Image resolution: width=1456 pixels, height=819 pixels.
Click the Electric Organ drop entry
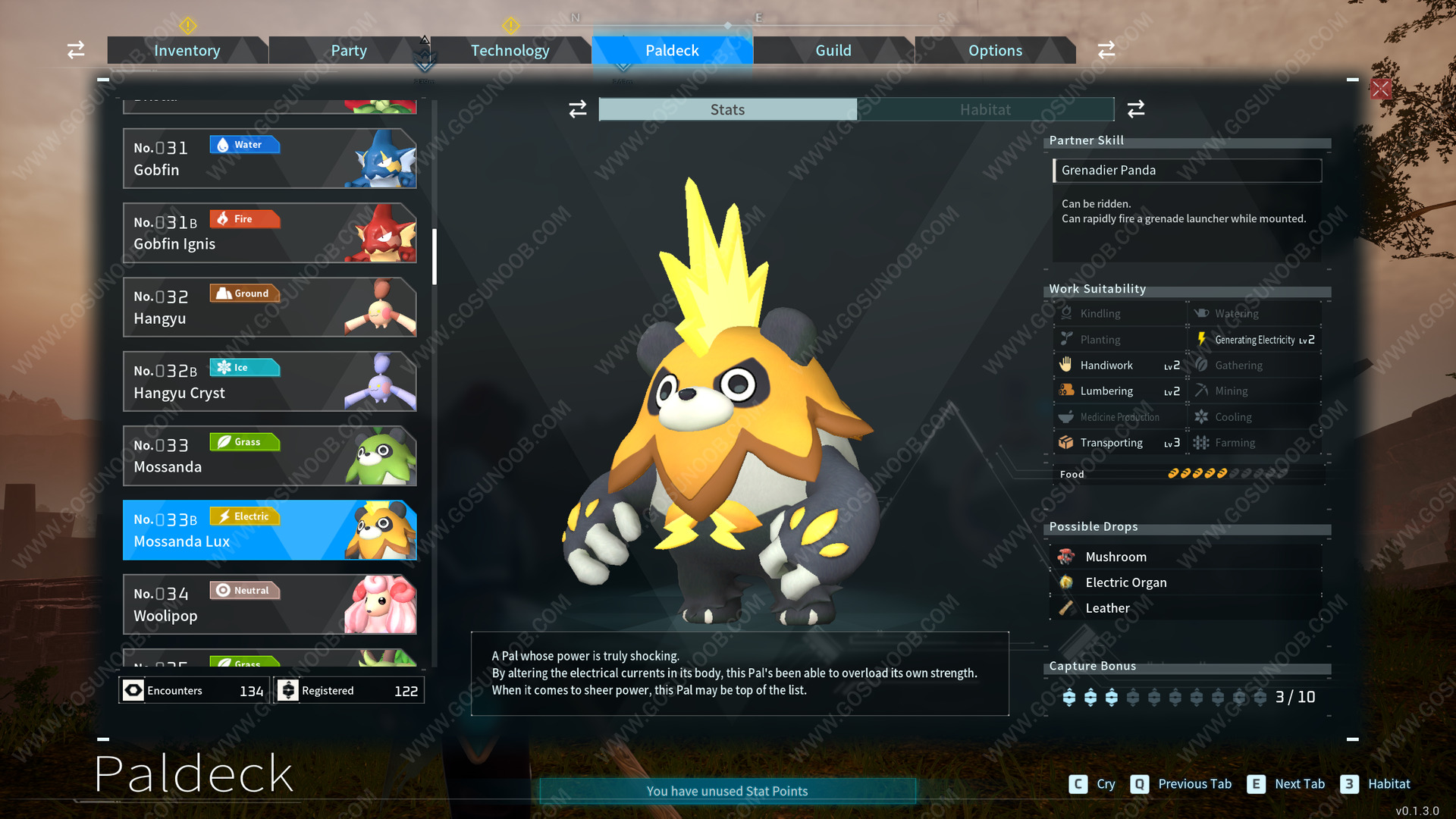click(x=1125, y=582)
